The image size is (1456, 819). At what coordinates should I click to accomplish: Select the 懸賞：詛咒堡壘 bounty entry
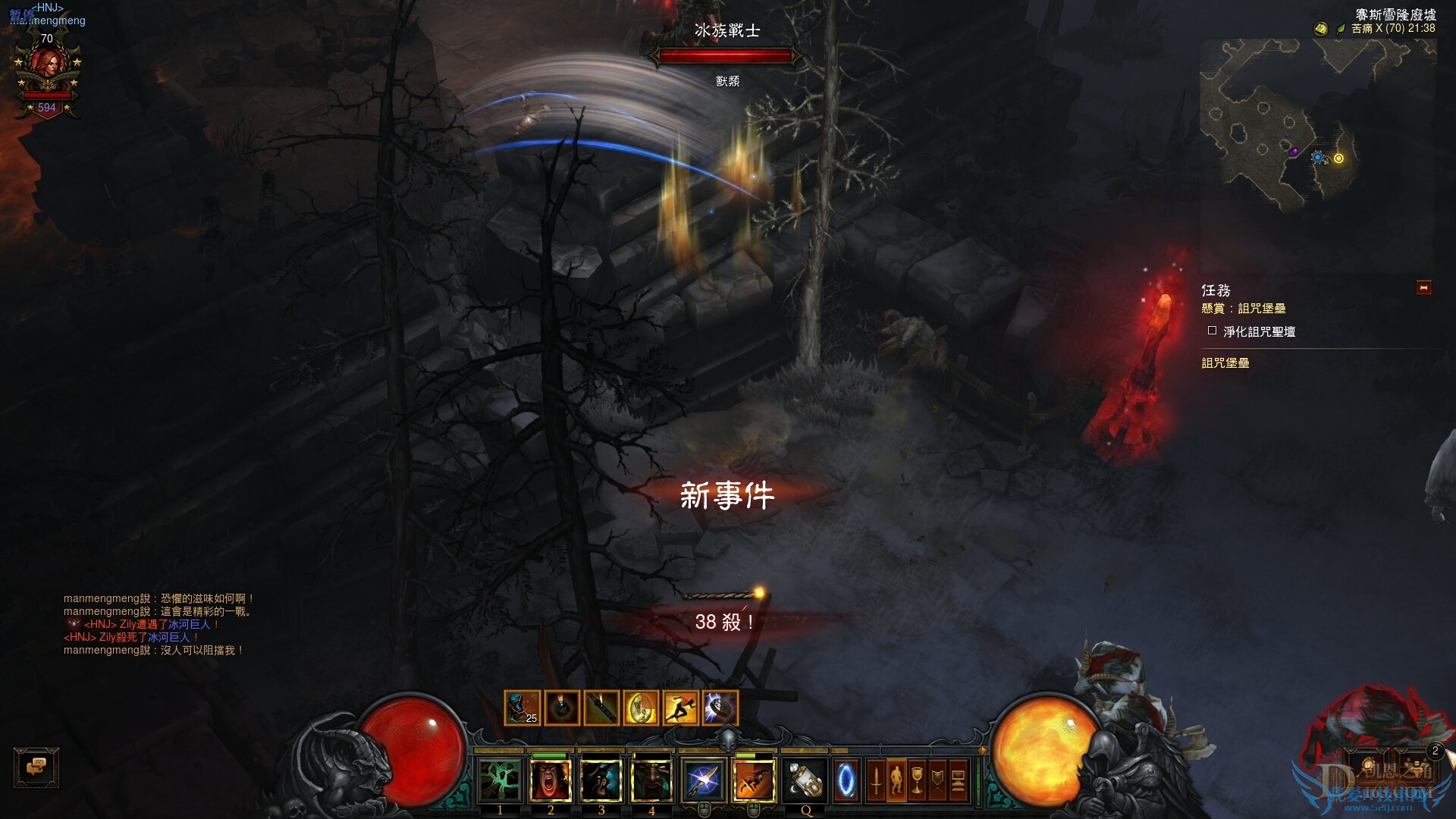[1244, 309]
